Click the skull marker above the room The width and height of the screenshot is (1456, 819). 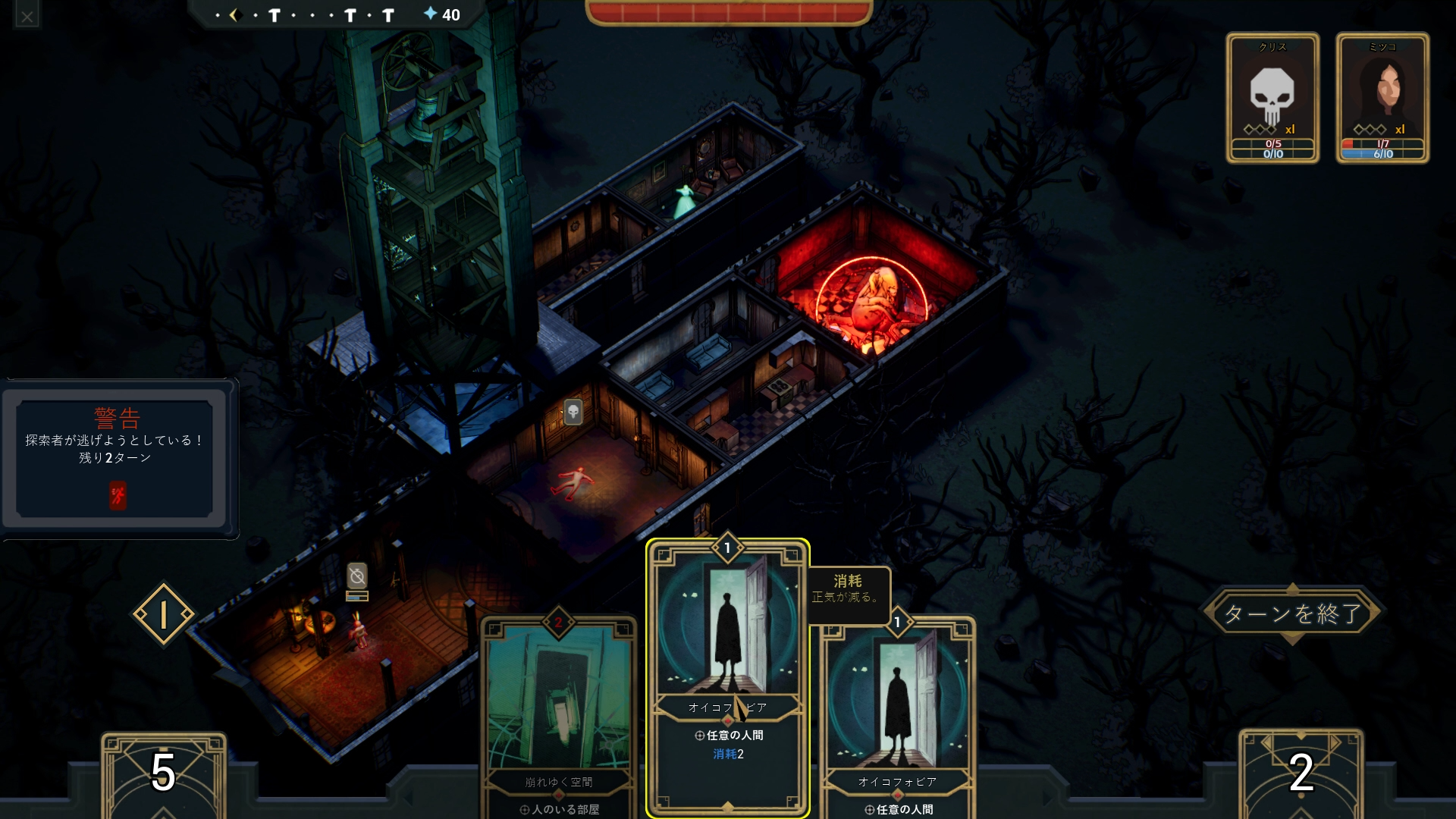coord(573,412)
